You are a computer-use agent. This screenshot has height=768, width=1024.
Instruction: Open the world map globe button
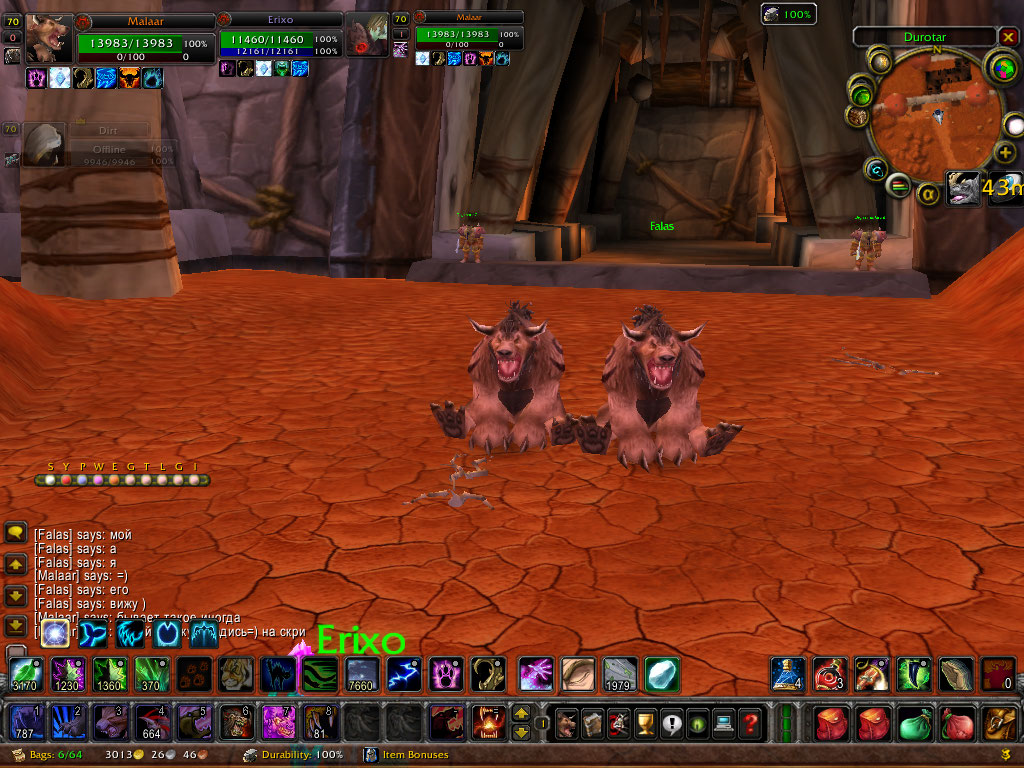(1000, 67)
